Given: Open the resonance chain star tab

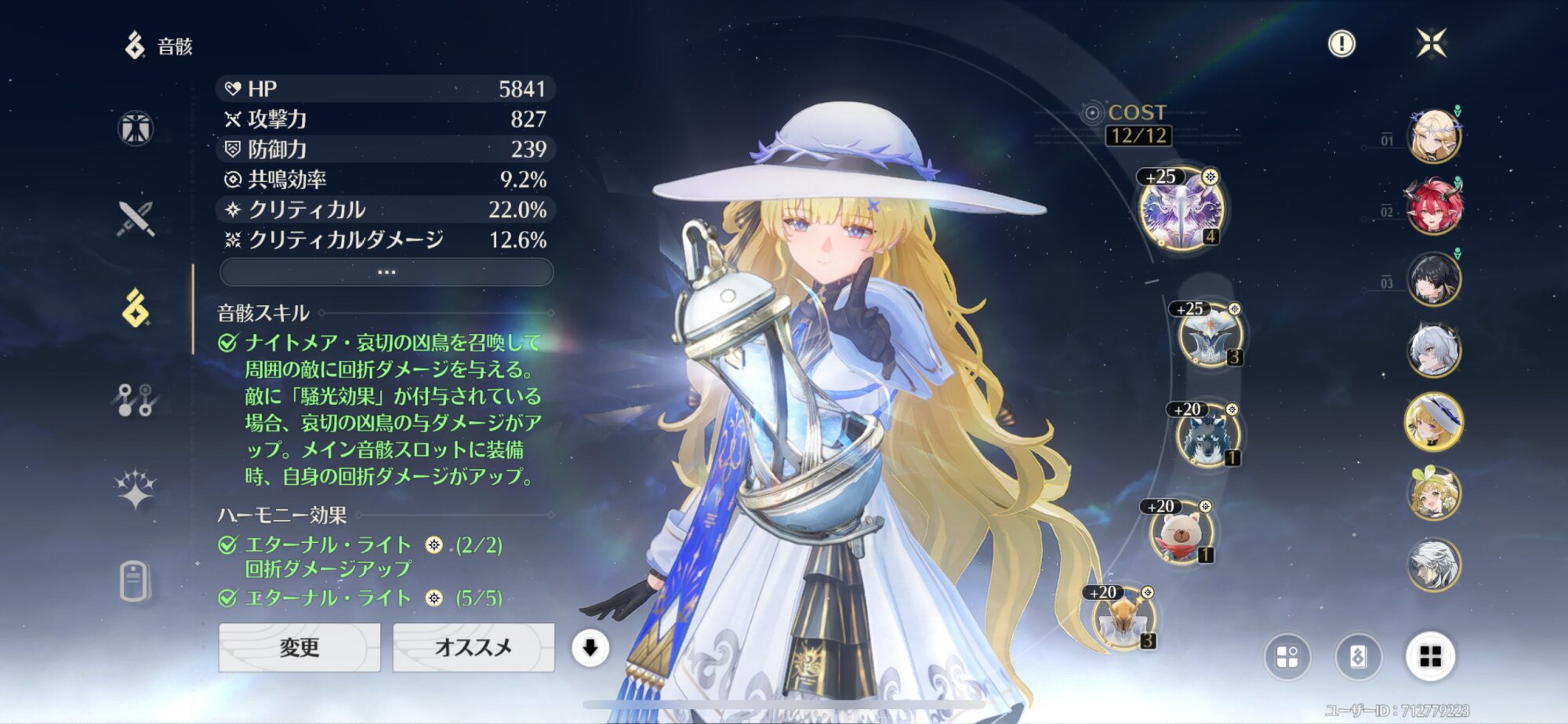Looking at the screenshot, I should pos(136,490).
